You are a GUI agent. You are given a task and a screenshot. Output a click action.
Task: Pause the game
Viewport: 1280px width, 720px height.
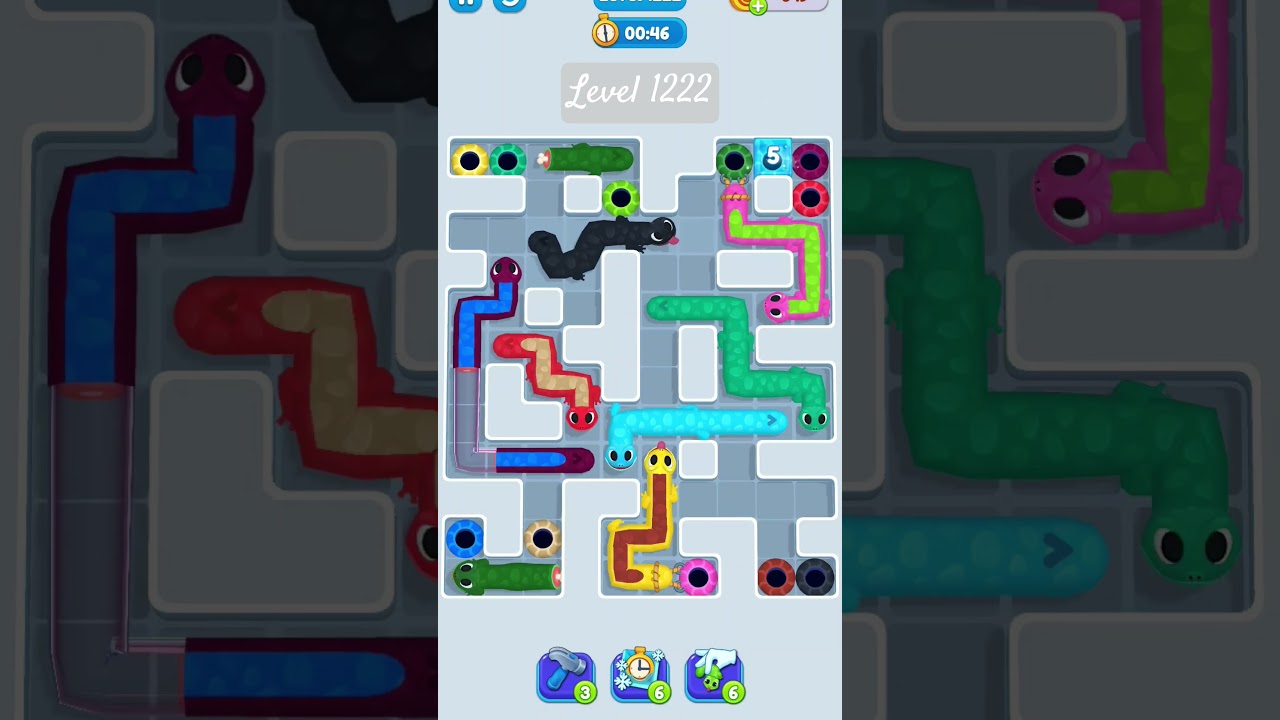(465, 4)
